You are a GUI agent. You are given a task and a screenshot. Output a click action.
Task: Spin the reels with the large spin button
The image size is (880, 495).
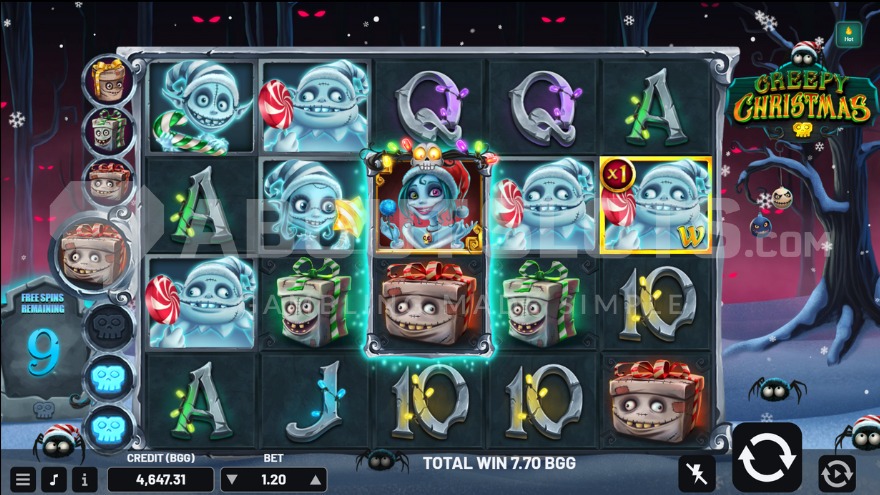point(767,457)
